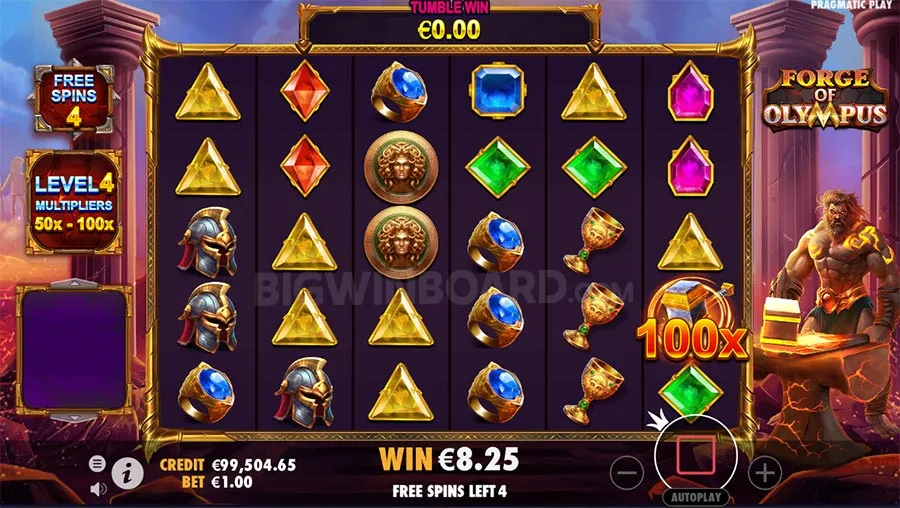Increase the bet with plus button
The image size is (900, 508).
pyautogui.click(x=763, y=471)
